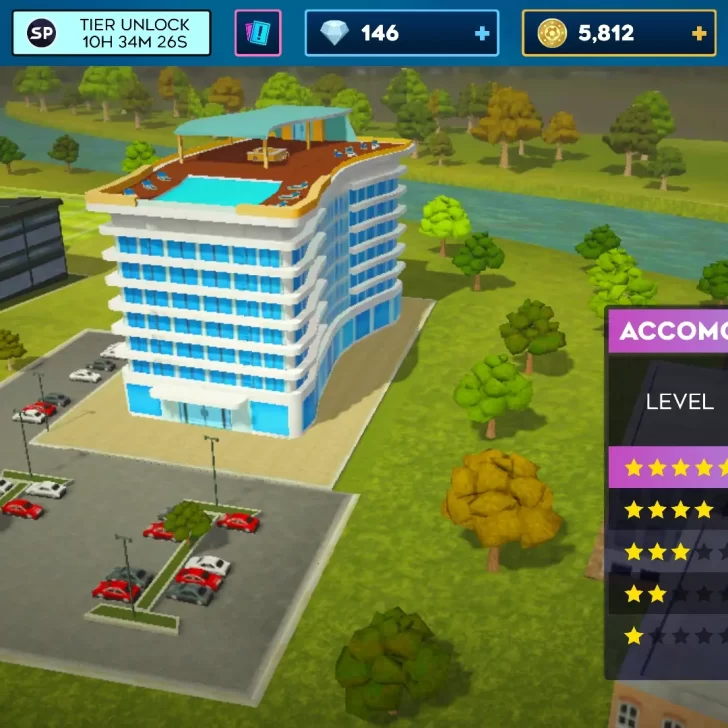Add more diamonds with the plus
The height and width of the screenshot is (728, 728).
tap(483, 34)
